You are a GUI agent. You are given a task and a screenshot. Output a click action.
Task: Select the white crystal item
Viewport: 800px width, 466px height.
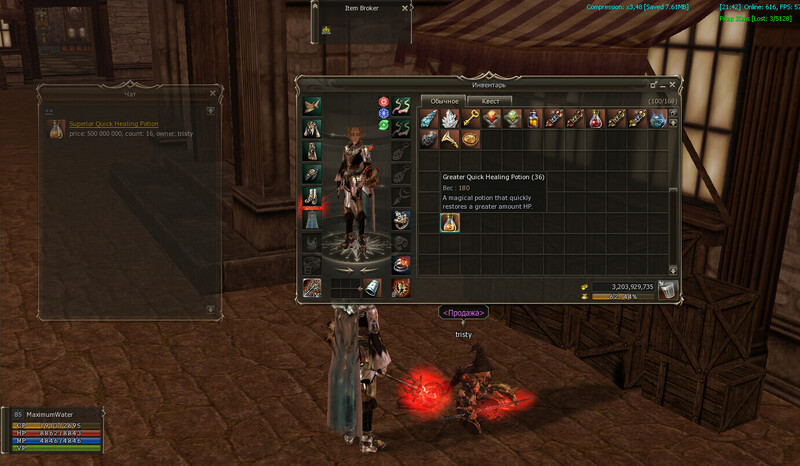click(x=450, y=118)
